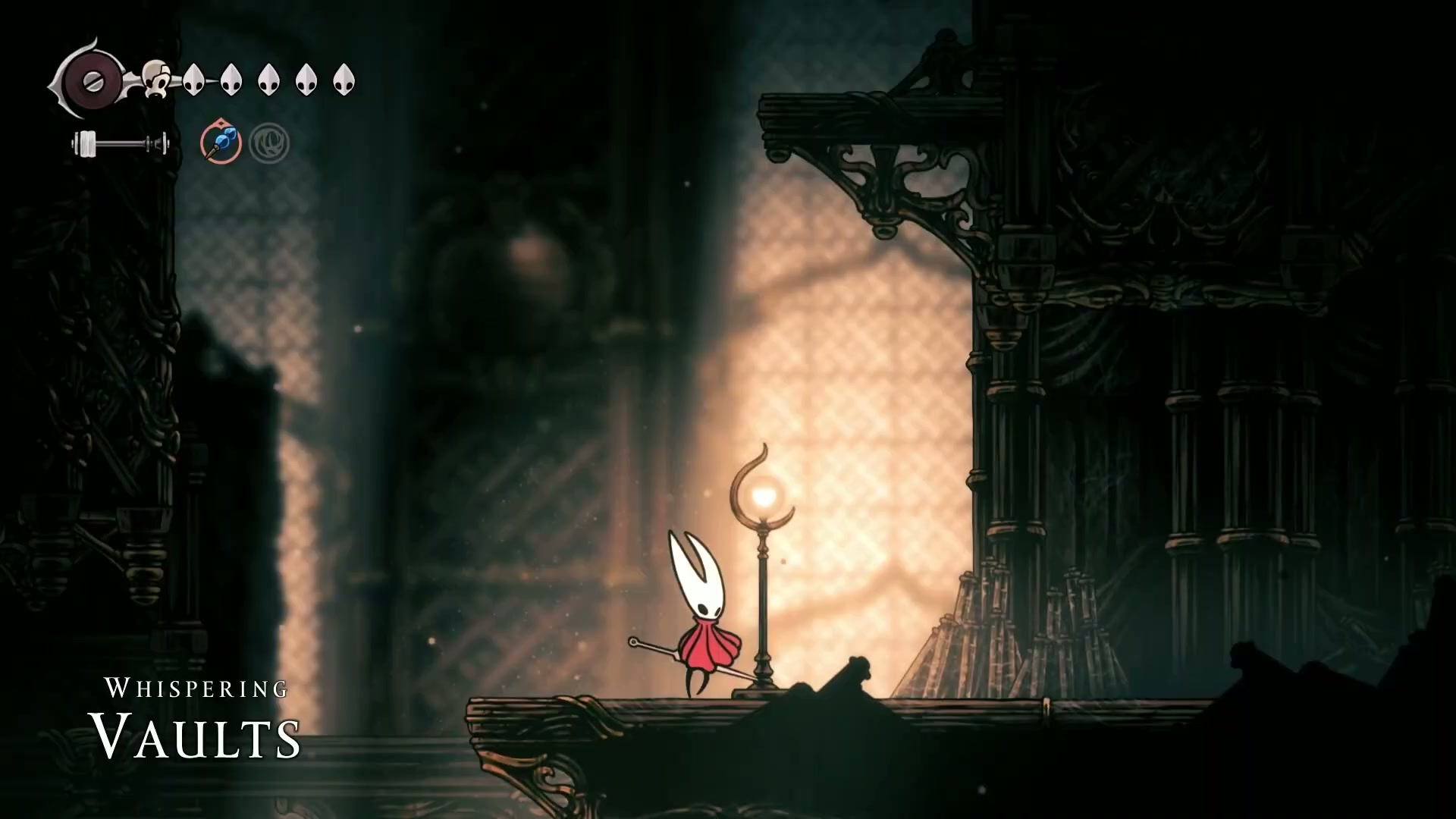Select the greyed-out swirl skill icon
Viewport: 1456px width, 819px height.
point(269,143)
